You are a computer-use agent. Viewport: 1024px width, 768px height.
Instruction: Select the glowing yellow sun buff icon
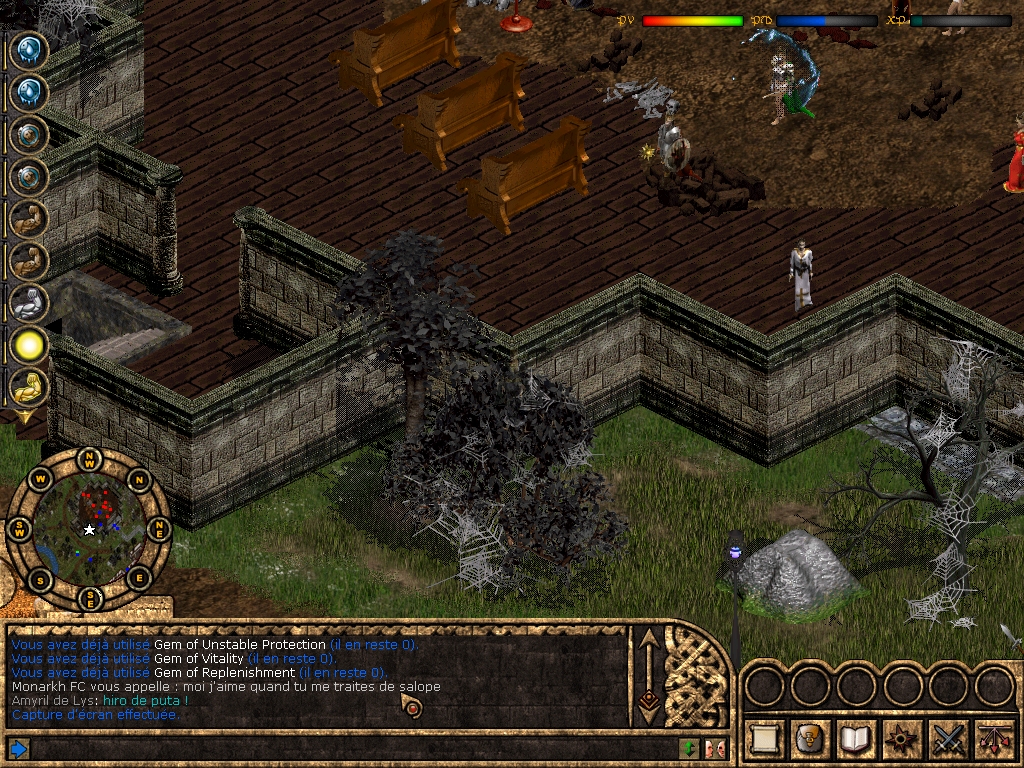(29, 346)
